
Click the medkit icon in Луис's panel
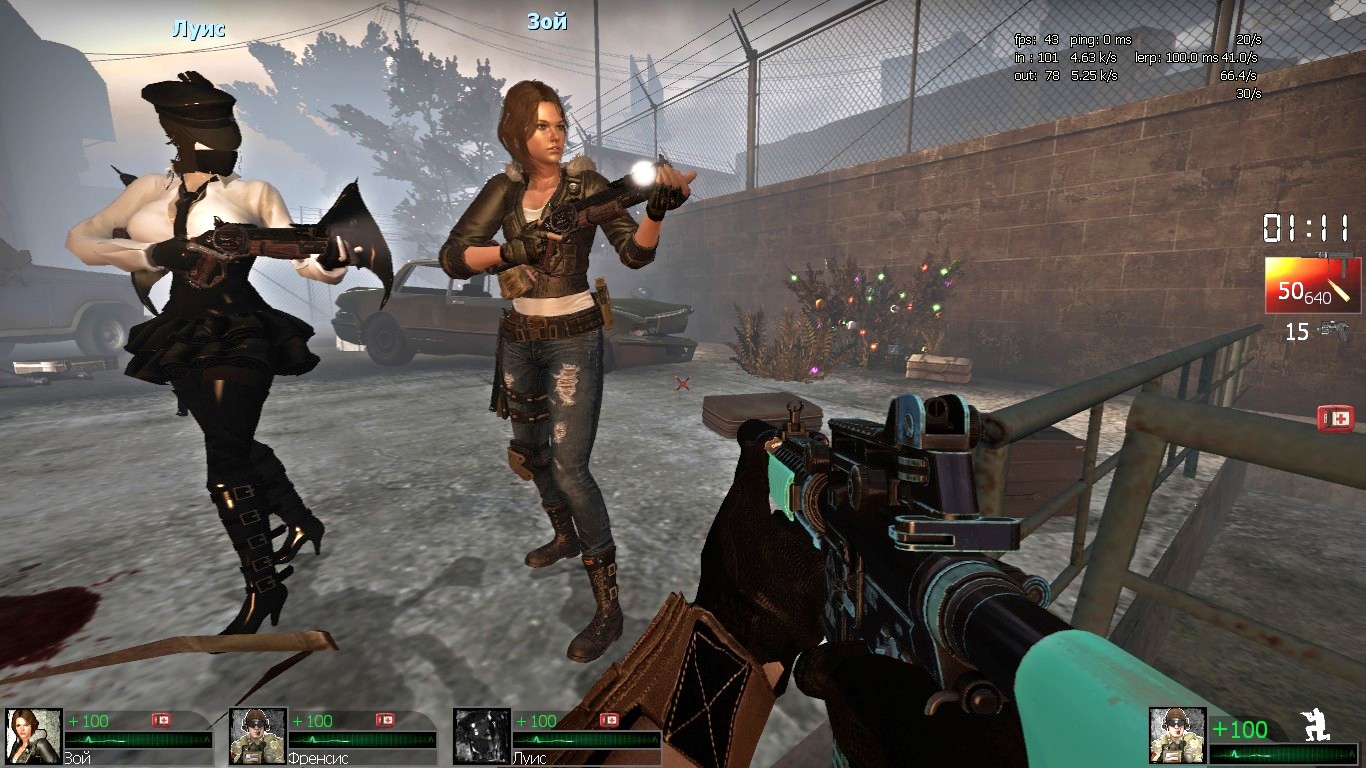click(x=609, y=720)
